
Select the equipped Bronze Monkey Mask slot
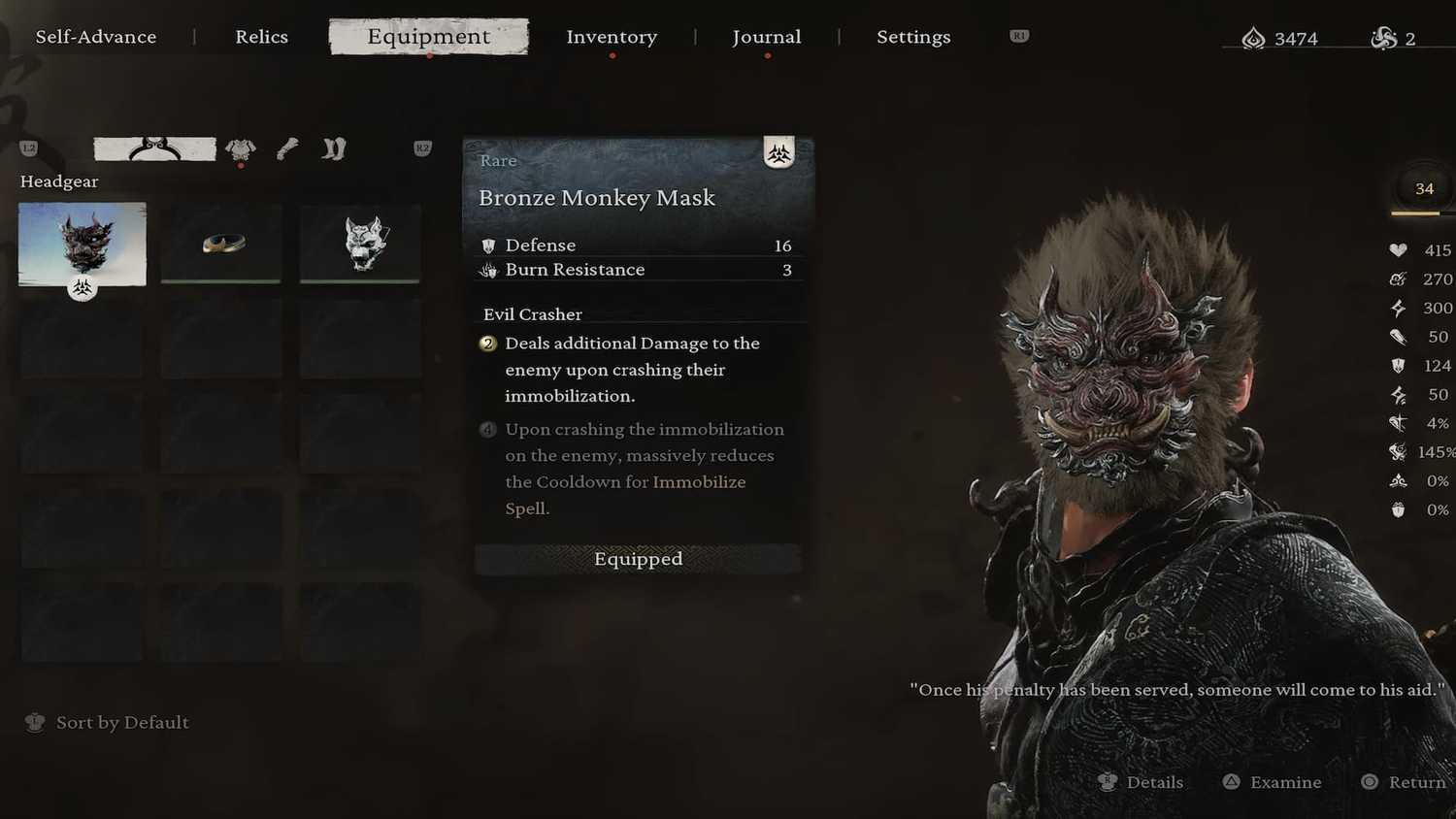tap(83, 244)
